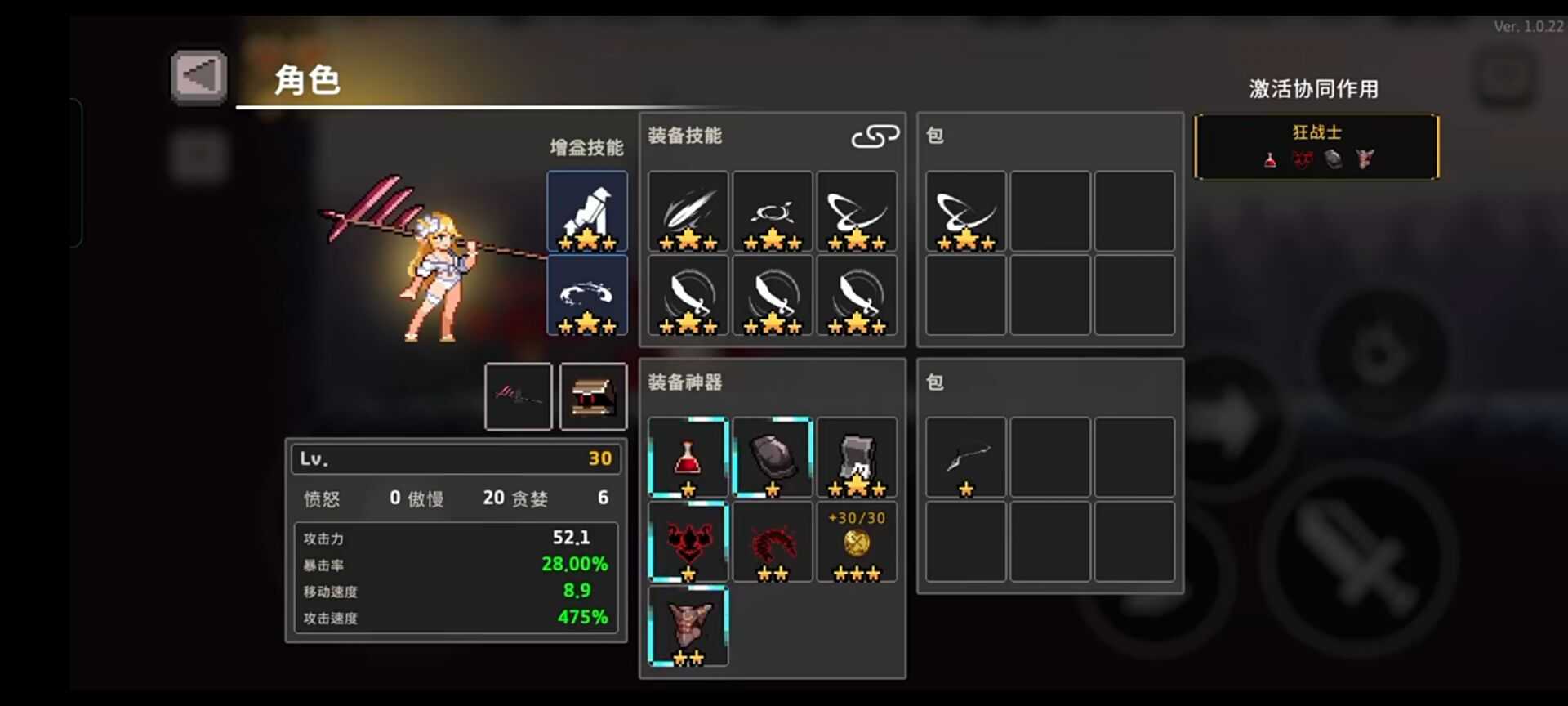
Task: Select the red potion artifact in 装备神器
Action: pyautogui.click(x=688, y=458)
